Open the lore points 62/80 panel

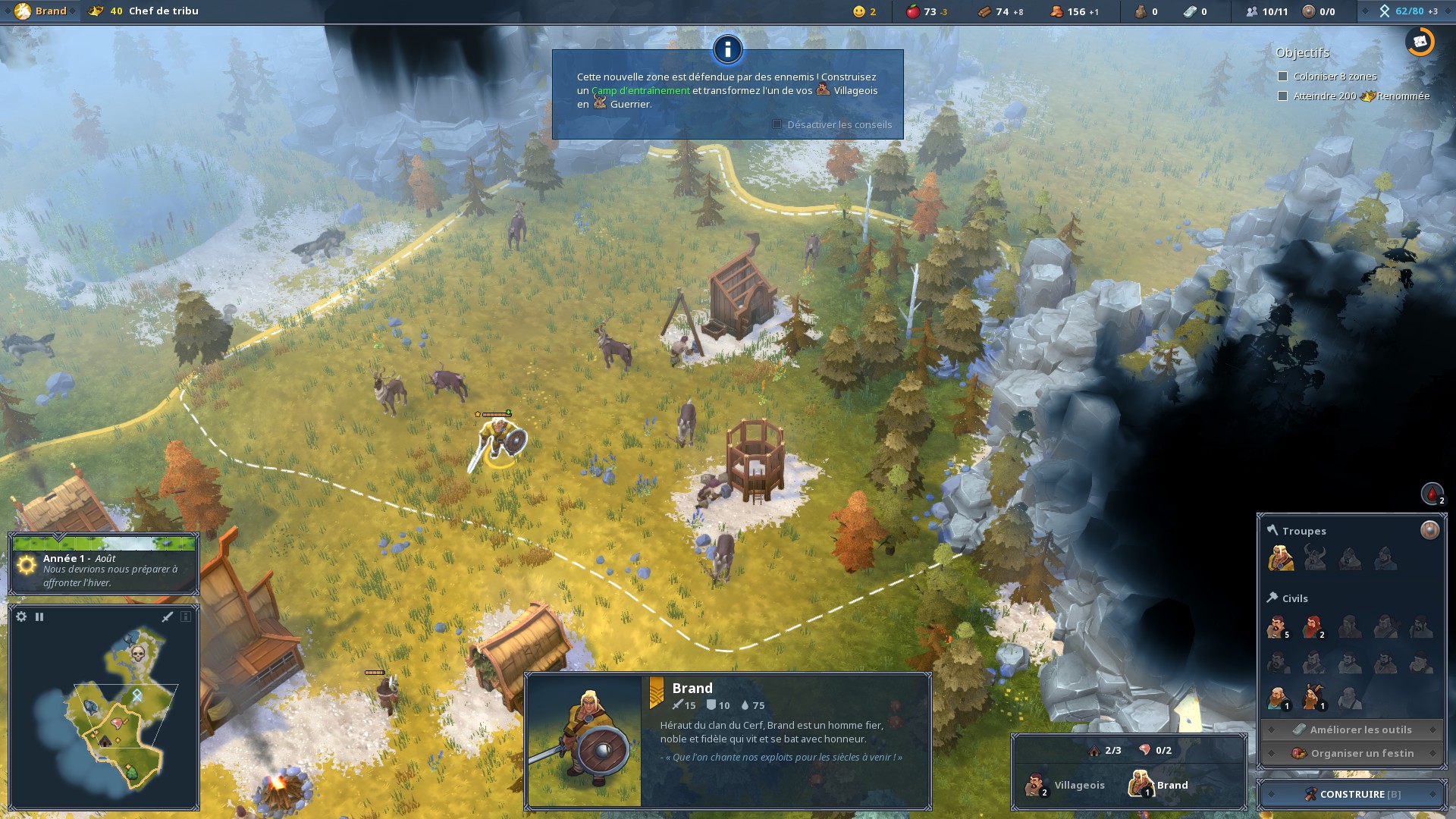(x=1408, y=11)
